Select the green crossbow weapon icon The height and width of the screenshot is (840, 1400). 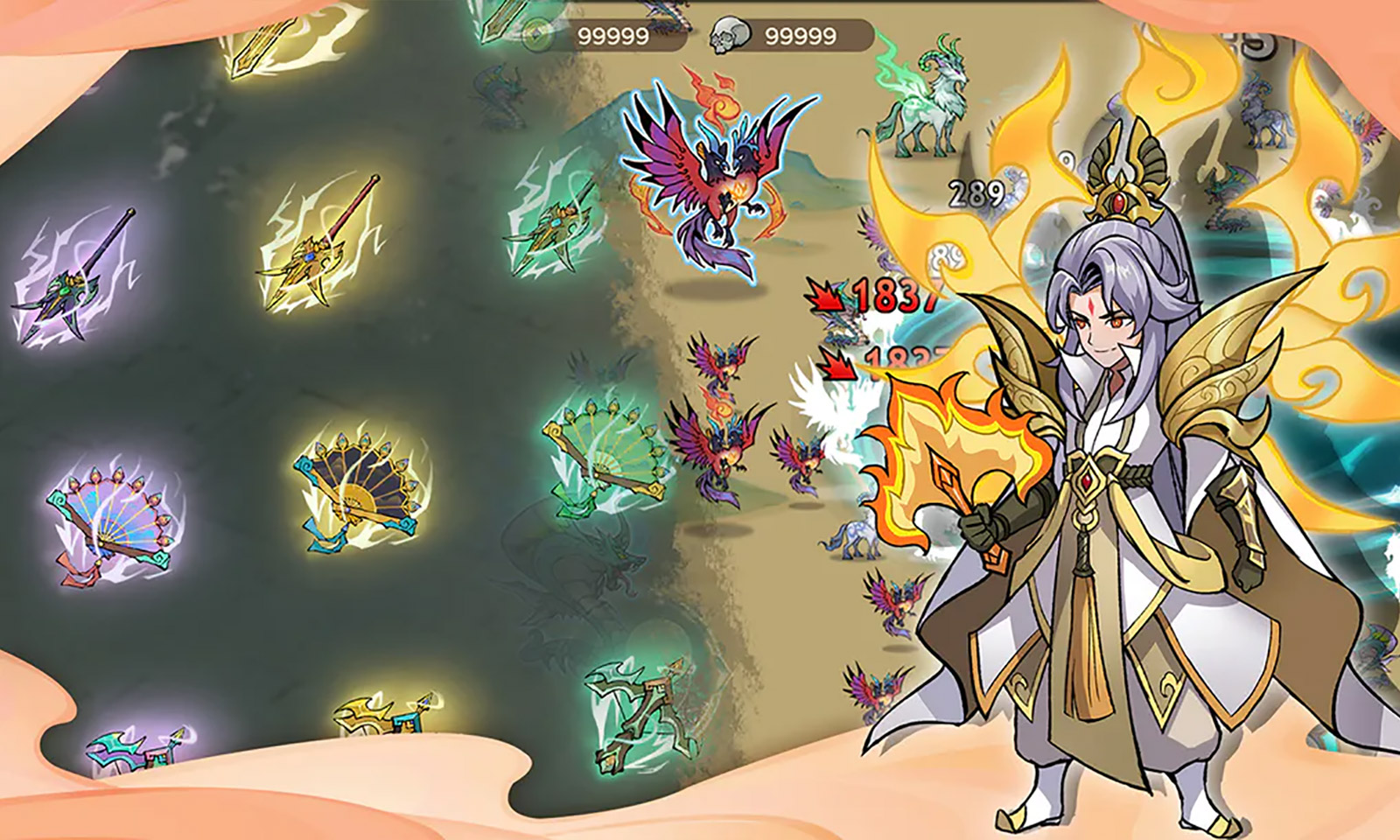(639, 717)
